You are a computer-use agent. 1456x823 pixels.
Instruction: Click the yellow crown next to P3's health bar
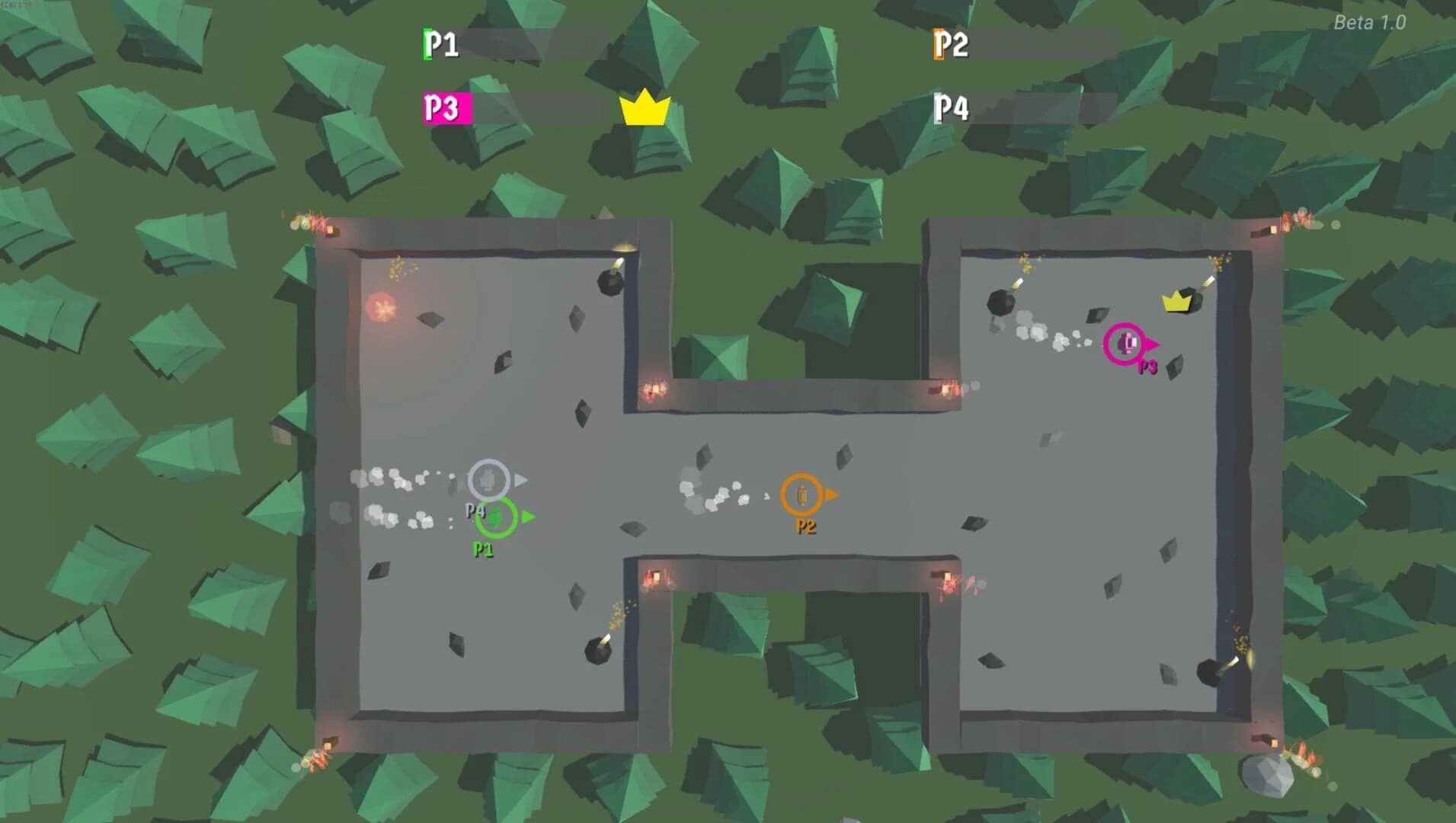point(645,110)
